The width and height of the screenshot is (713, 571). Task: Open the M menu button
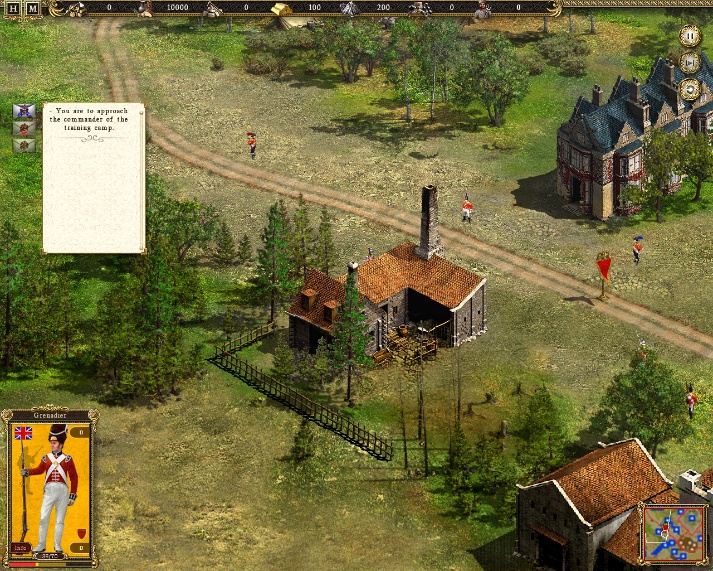(32, 8)
